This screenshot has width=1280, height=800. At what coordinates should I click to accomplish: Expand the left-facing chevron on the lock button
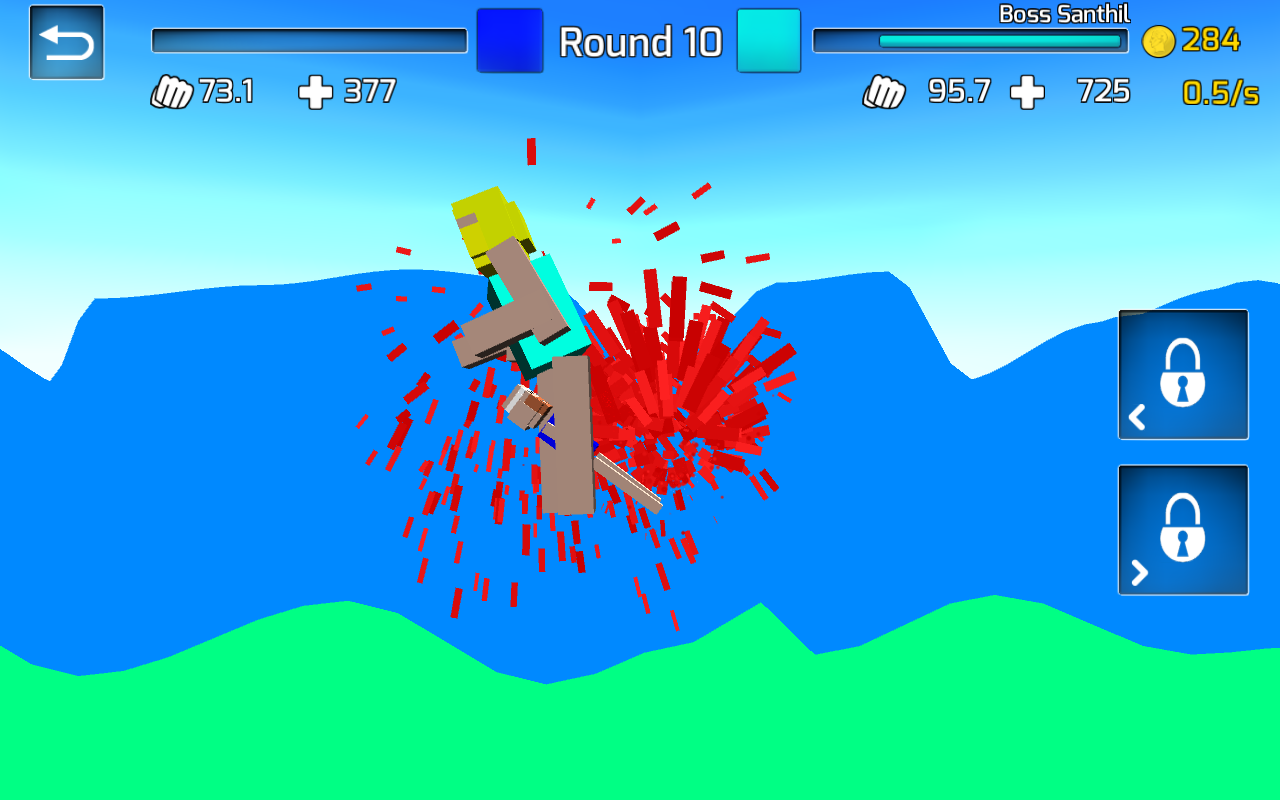(x=1137, y=417)
